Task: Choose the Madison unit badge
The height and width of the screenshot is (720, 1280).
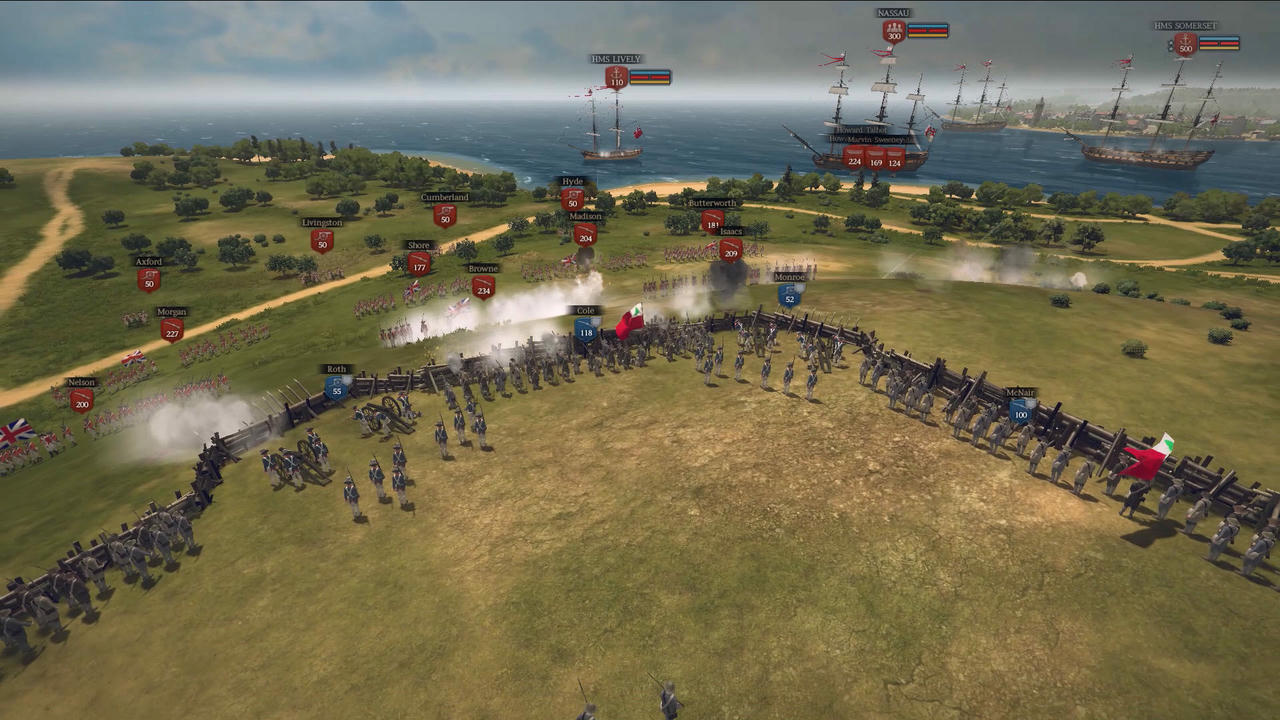Action: point(586,234)
